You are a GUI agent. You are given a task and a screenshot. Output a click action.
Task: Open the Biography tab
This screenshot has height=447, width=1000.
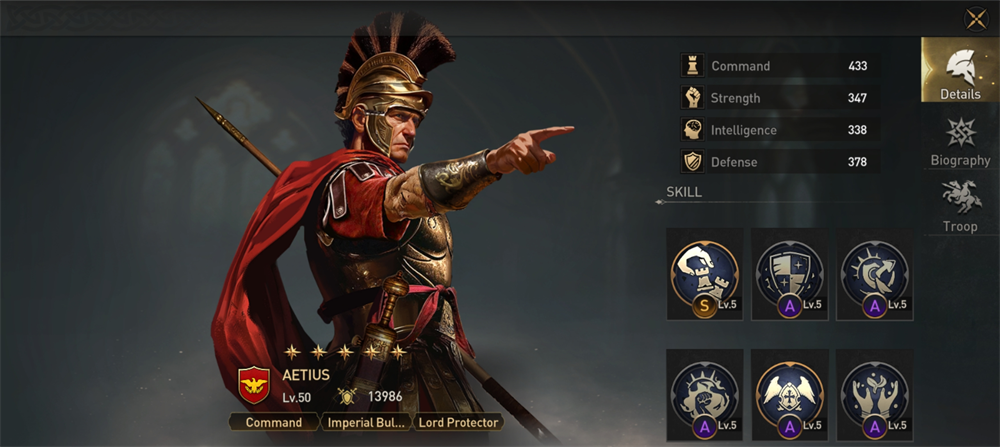coord(960,141)
